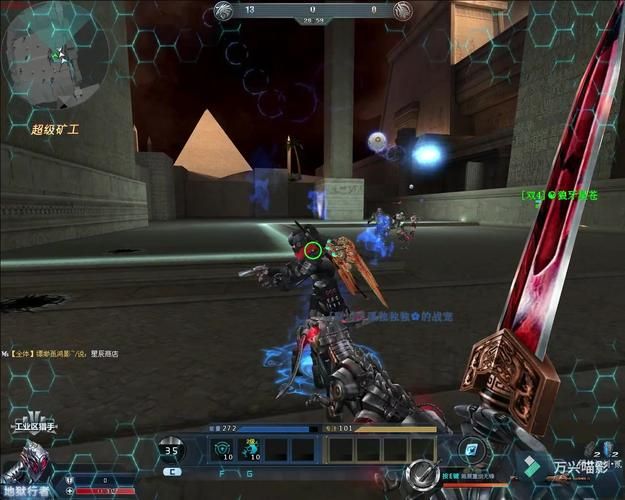This screenshot has width=625, height=500.
Task: Click the character portrait above 地狱行者
Action: (27, 463)
